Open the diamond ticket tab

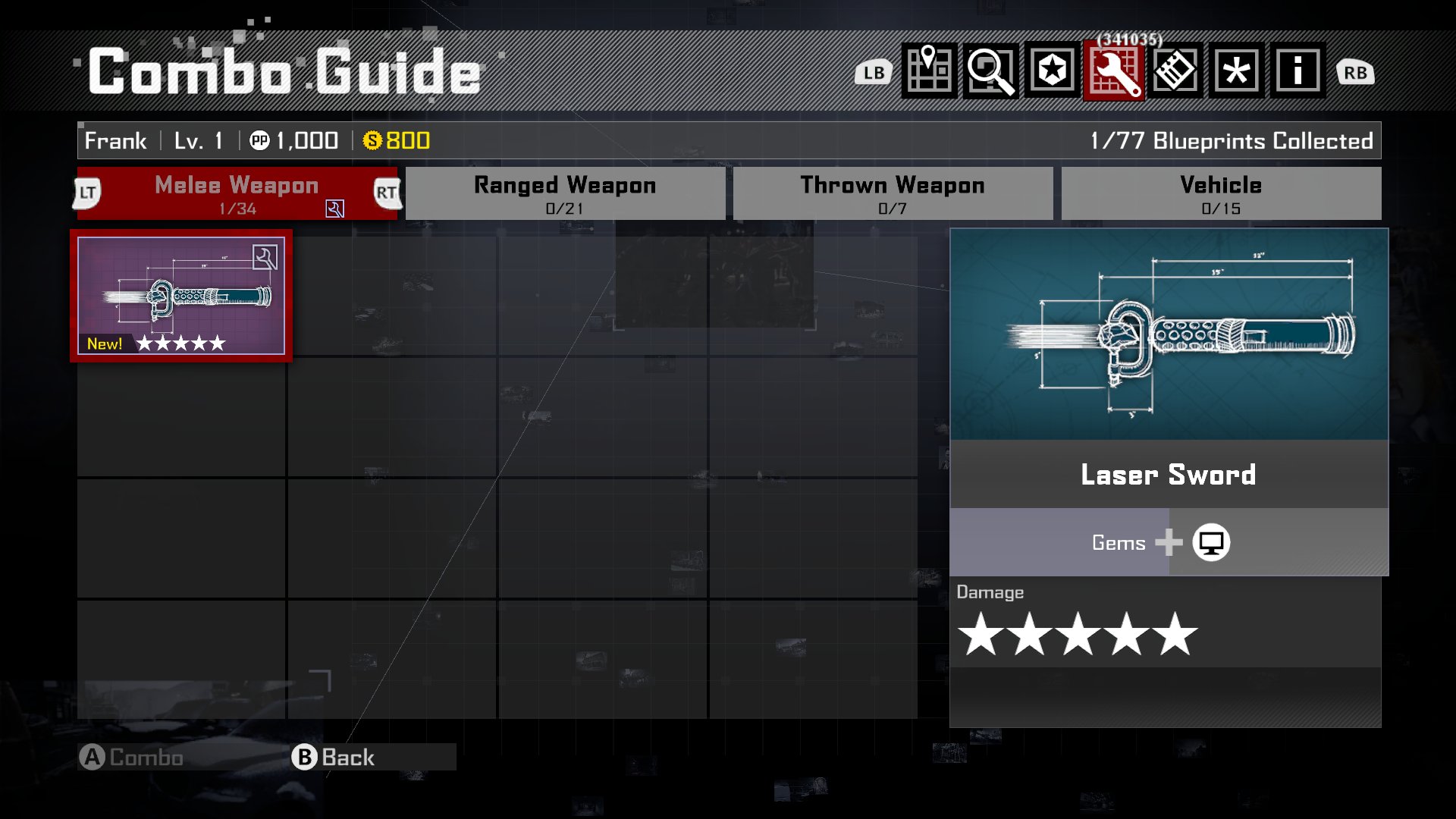point(1175,71)
